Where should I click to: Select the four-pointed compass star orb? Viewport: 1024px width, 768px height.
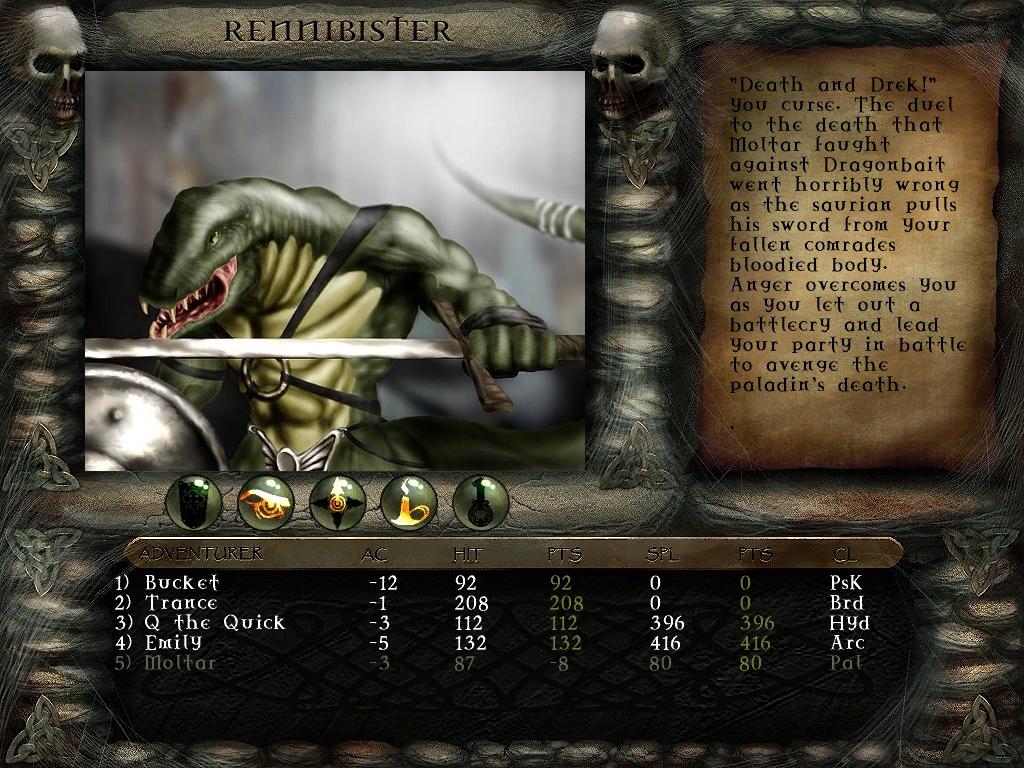338,502
